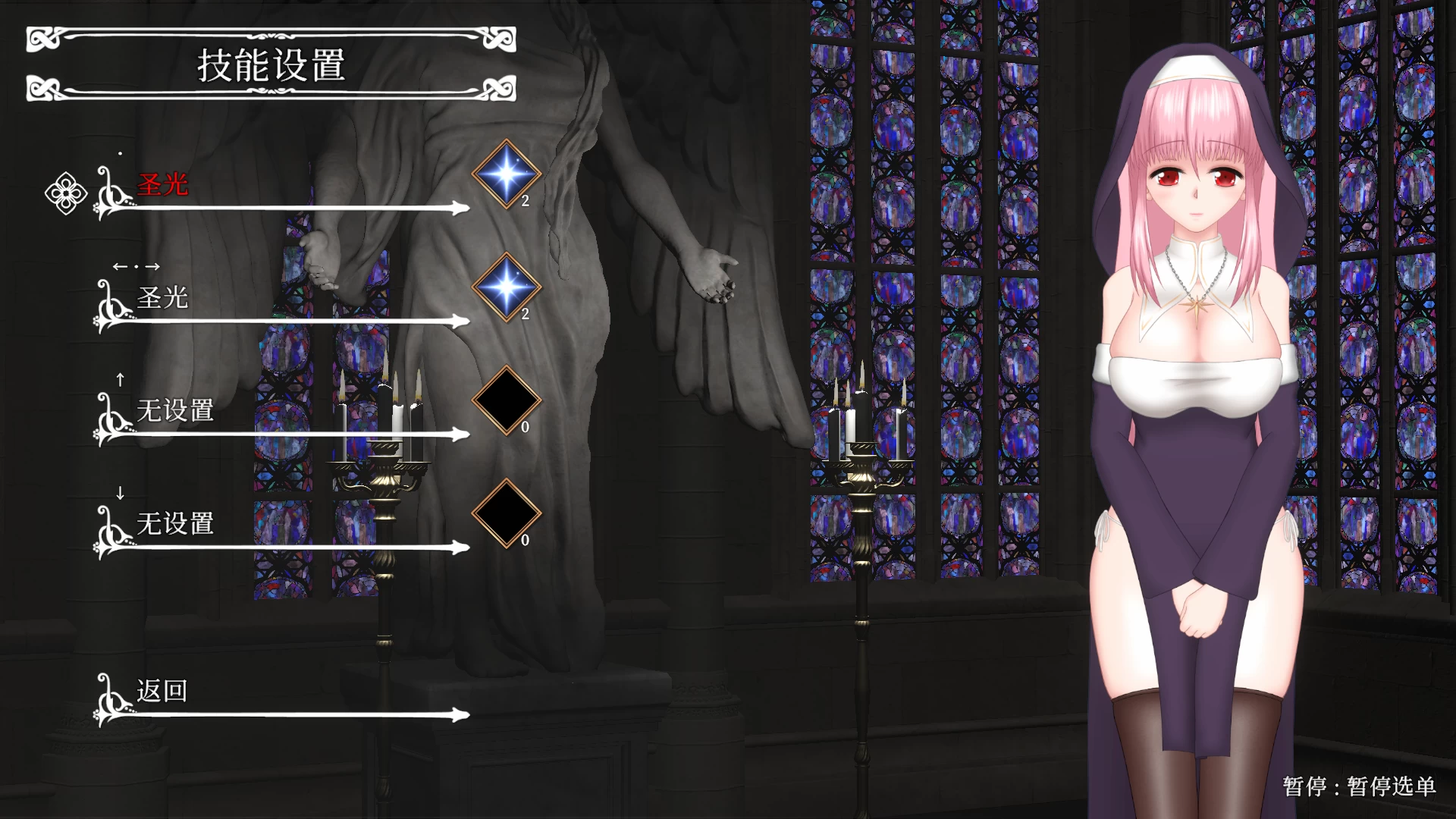Click the up arrow slot indicator
Screen dimensions: 1456x819
(118, 381)
